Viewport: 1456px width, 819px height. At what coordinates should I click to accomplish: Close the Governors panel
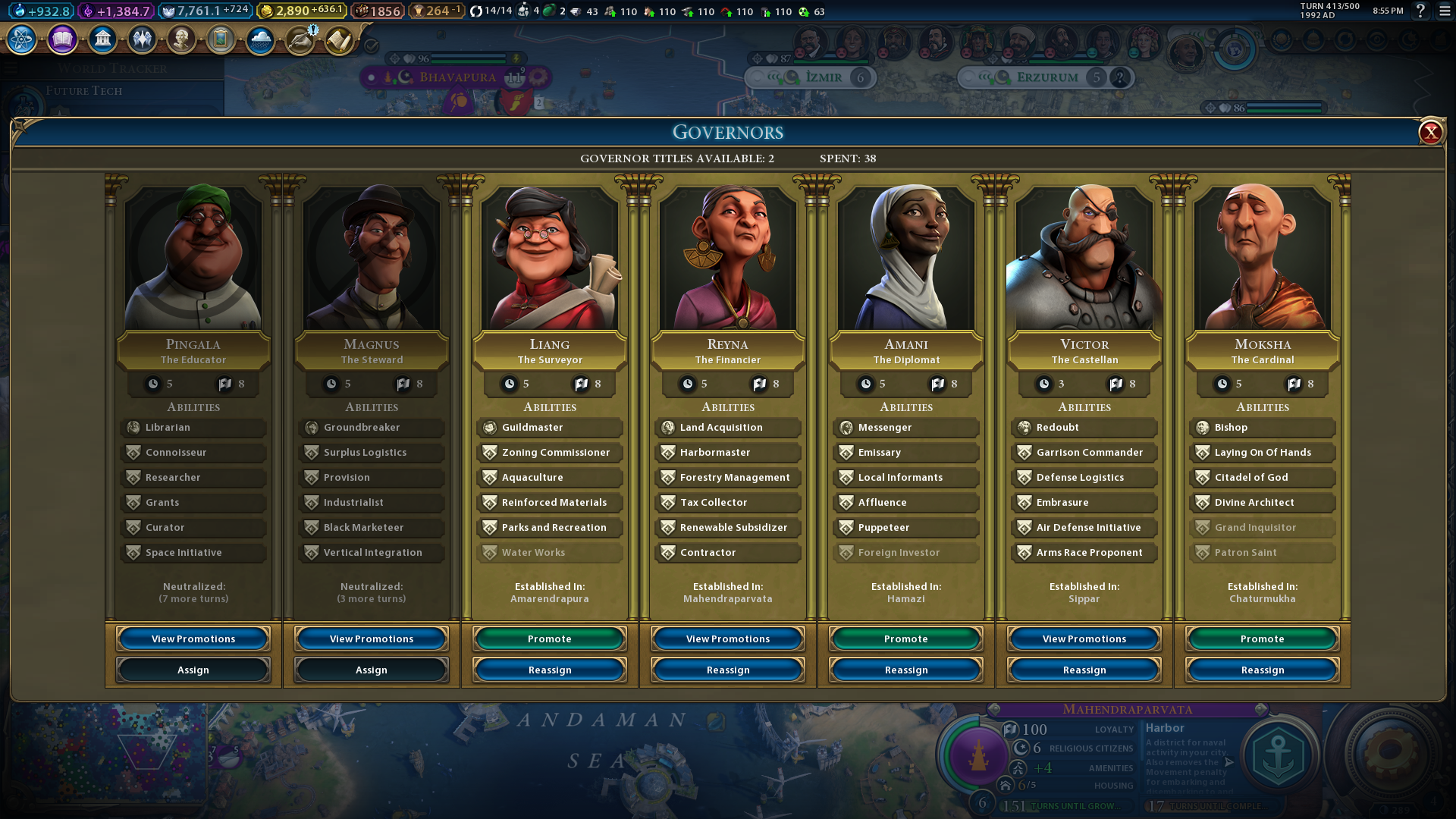(1430, 133)
